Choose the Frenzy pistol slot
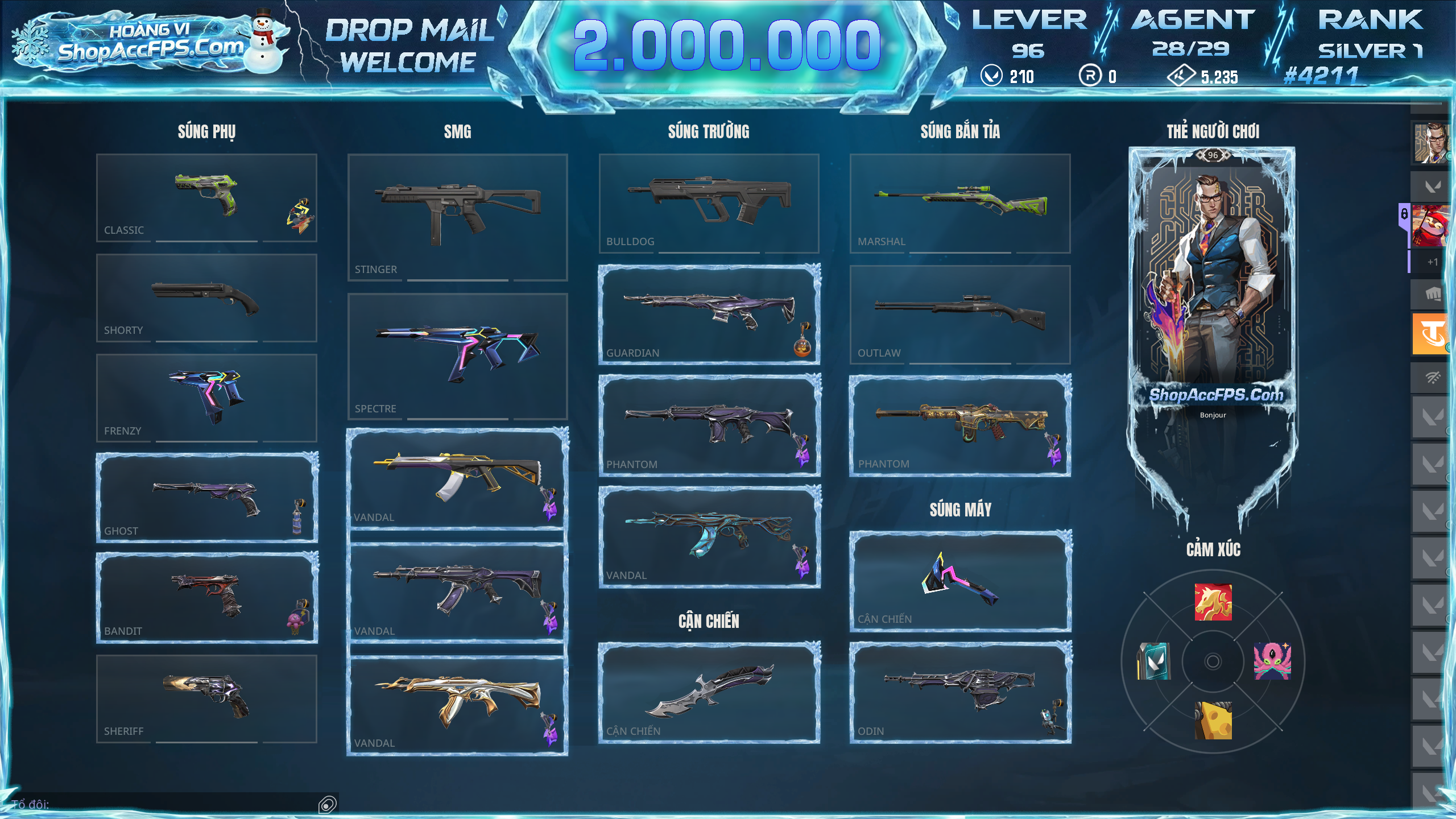This screenshot has width=1456, height=819. (206, 398)
